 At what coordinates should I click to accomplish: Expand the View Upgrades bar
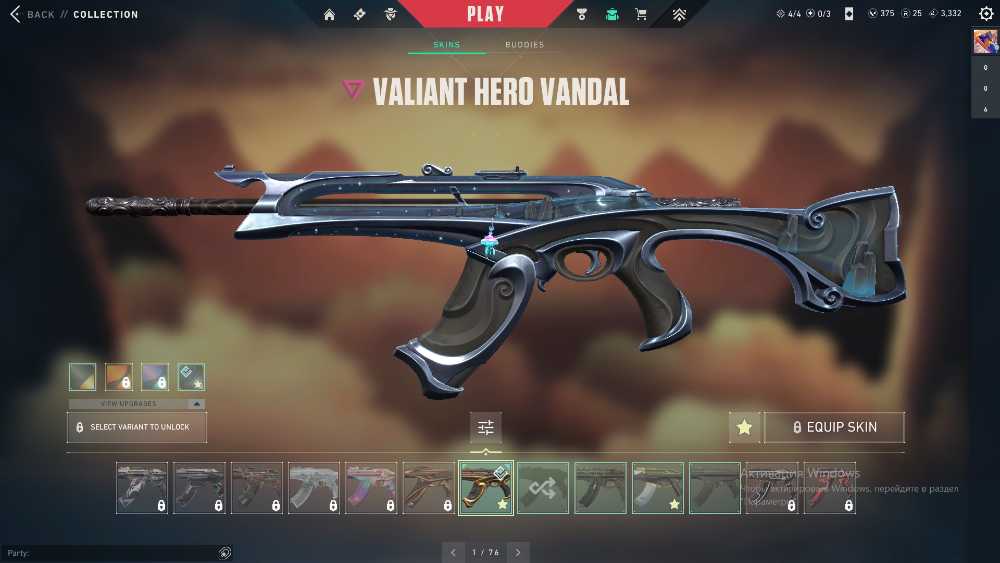point(137,404)
